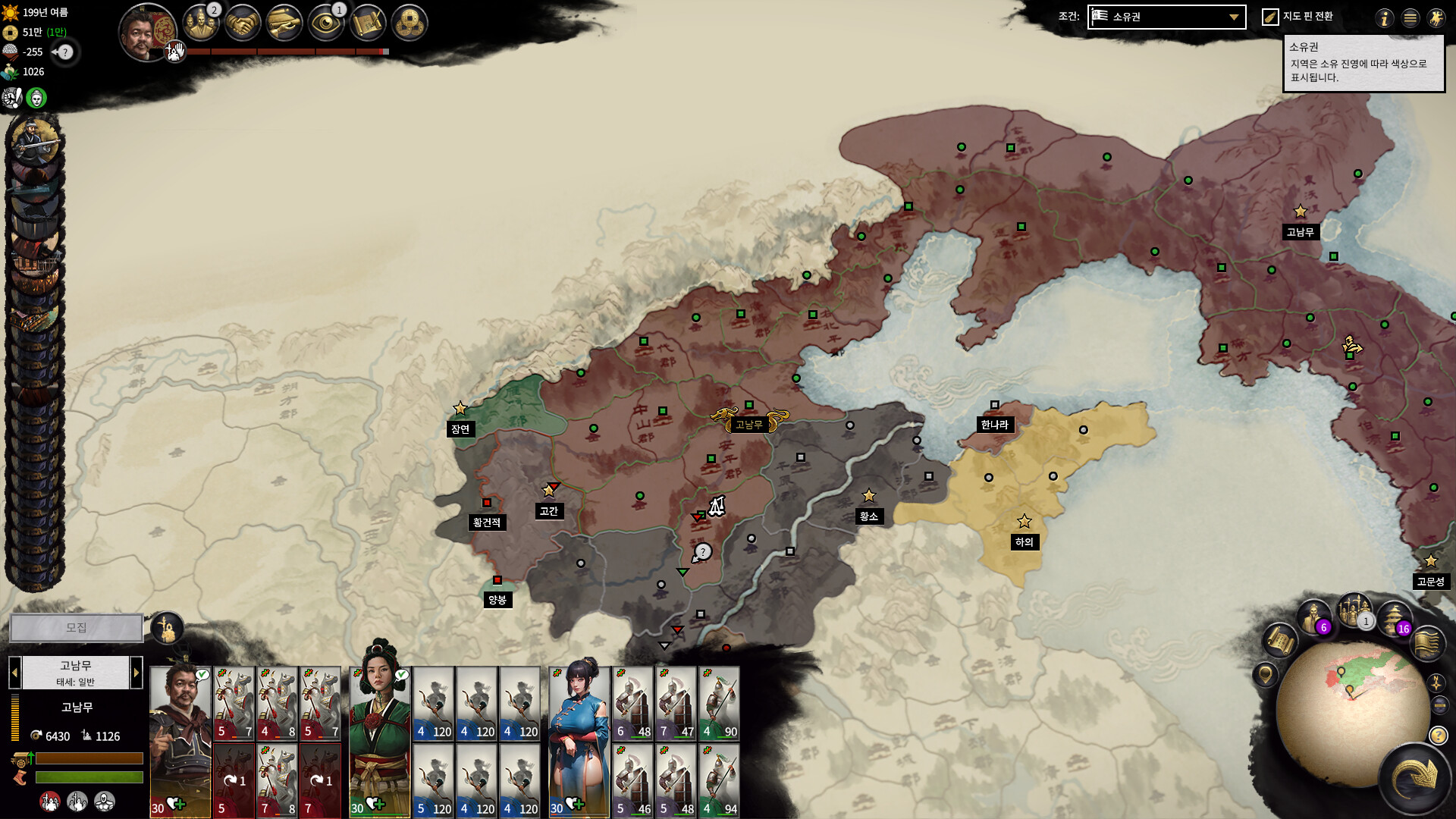This screenshot has width=1456, height=819.
Task: Toggle the 지도 핀 전환 map pin checkbox
Action: click(x=1270, y=17)
